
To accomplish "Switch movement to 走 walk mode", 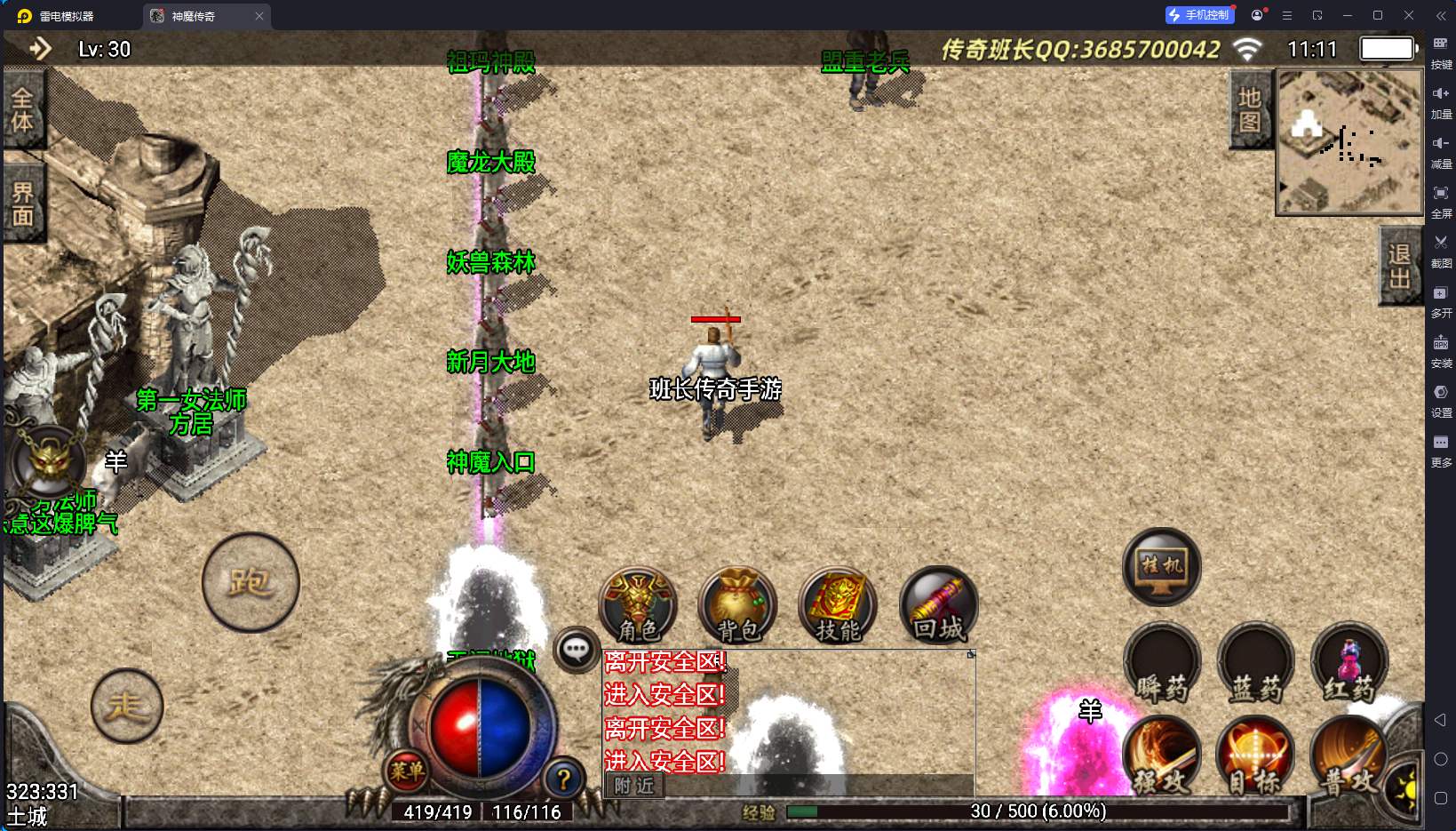I will 126,707.
